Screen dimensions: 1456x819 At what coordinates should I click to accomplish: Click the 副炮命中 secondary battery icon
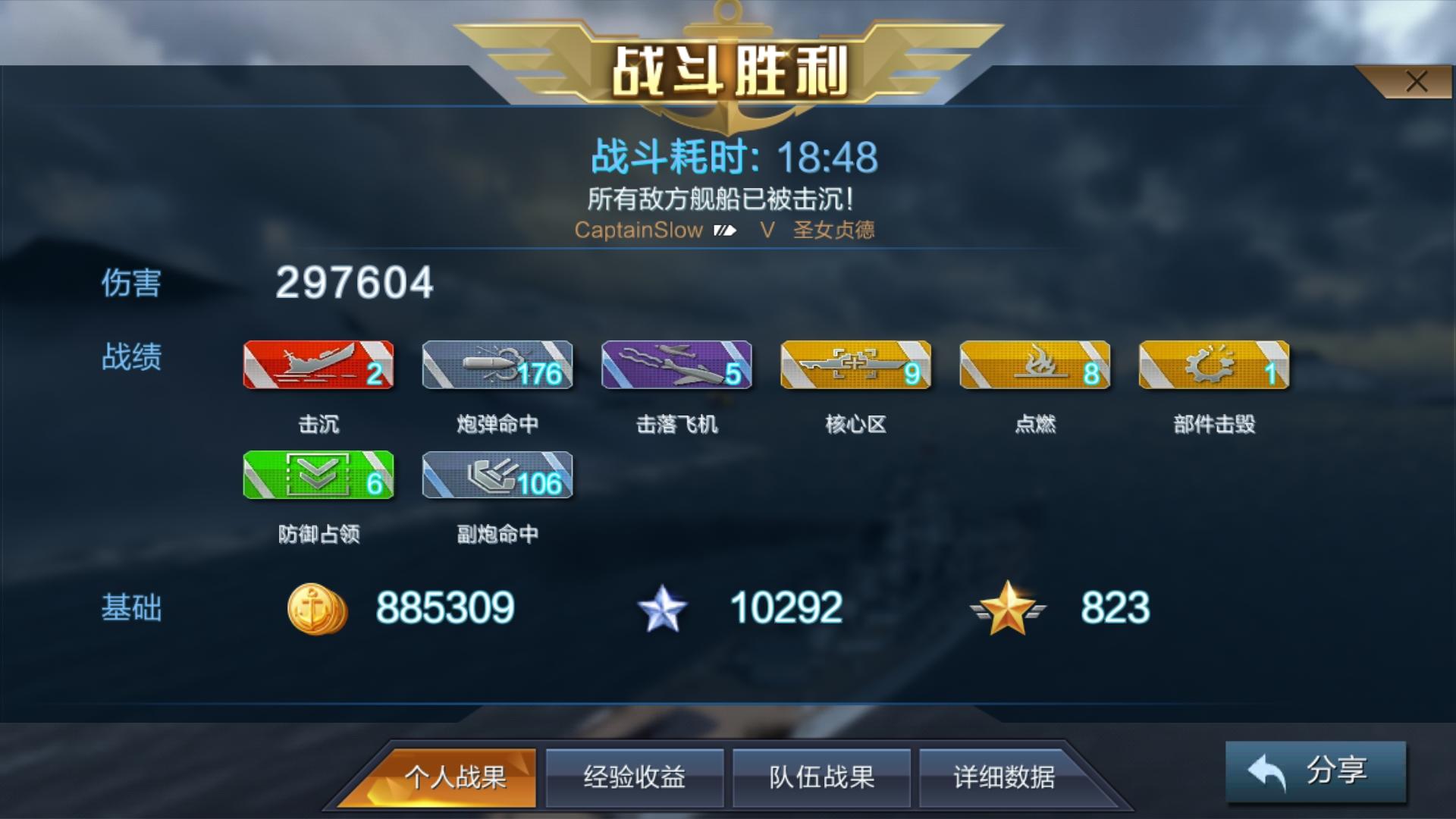pyautogui.click(x=497, y=477)
